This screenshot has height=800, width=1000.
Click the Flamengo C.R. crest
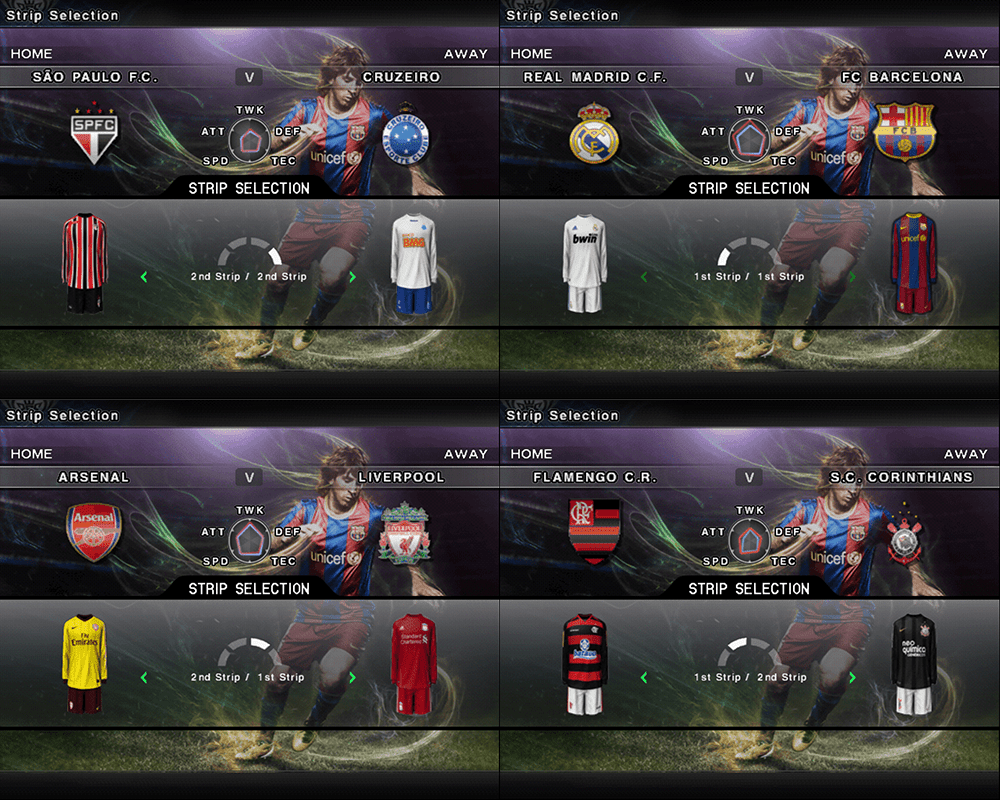click(594, 532)
